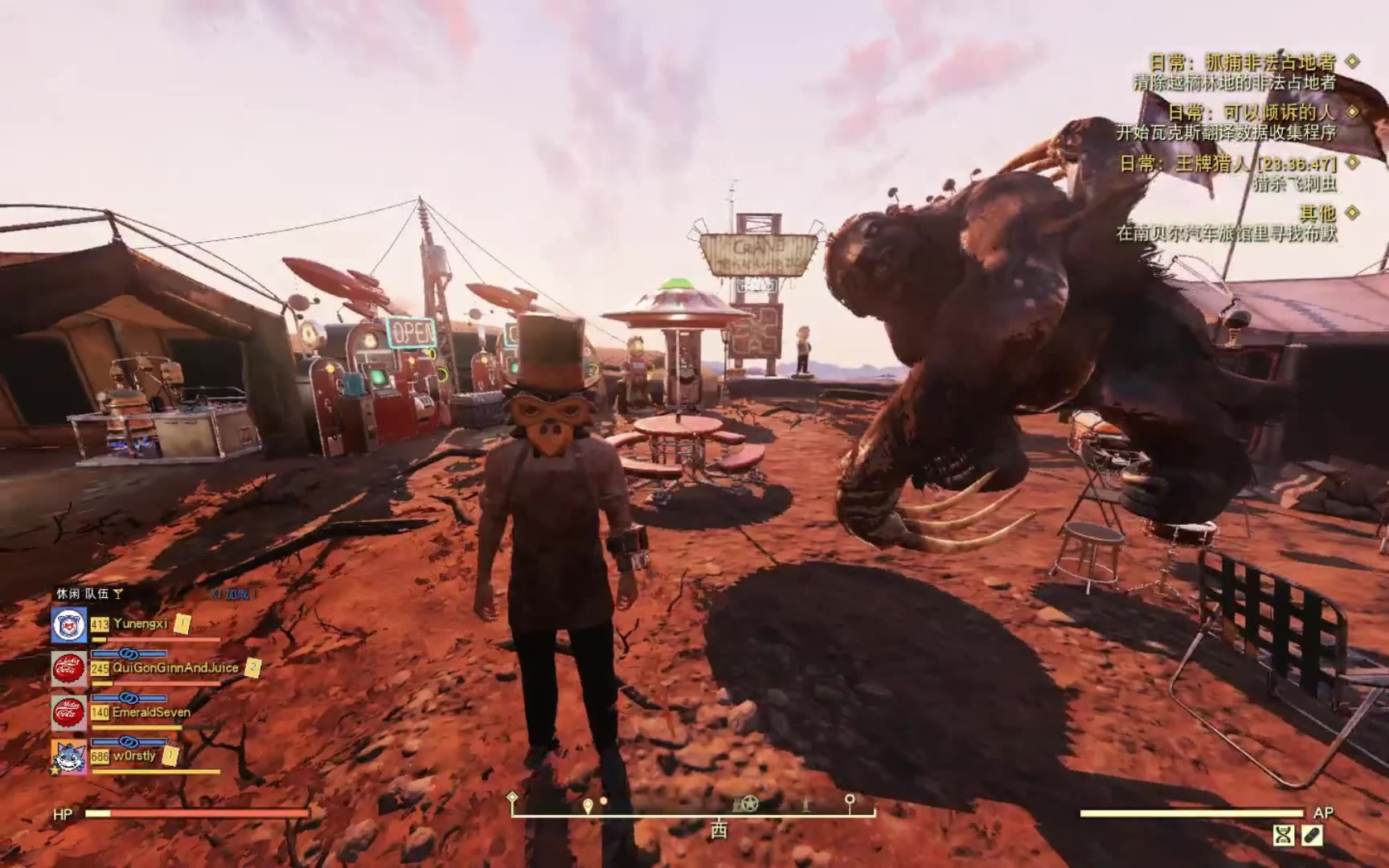Click w0rstly's cat avatar
Image resolution: width=1389 pixels, height=868 pixels.
click(x=69, y=756)
